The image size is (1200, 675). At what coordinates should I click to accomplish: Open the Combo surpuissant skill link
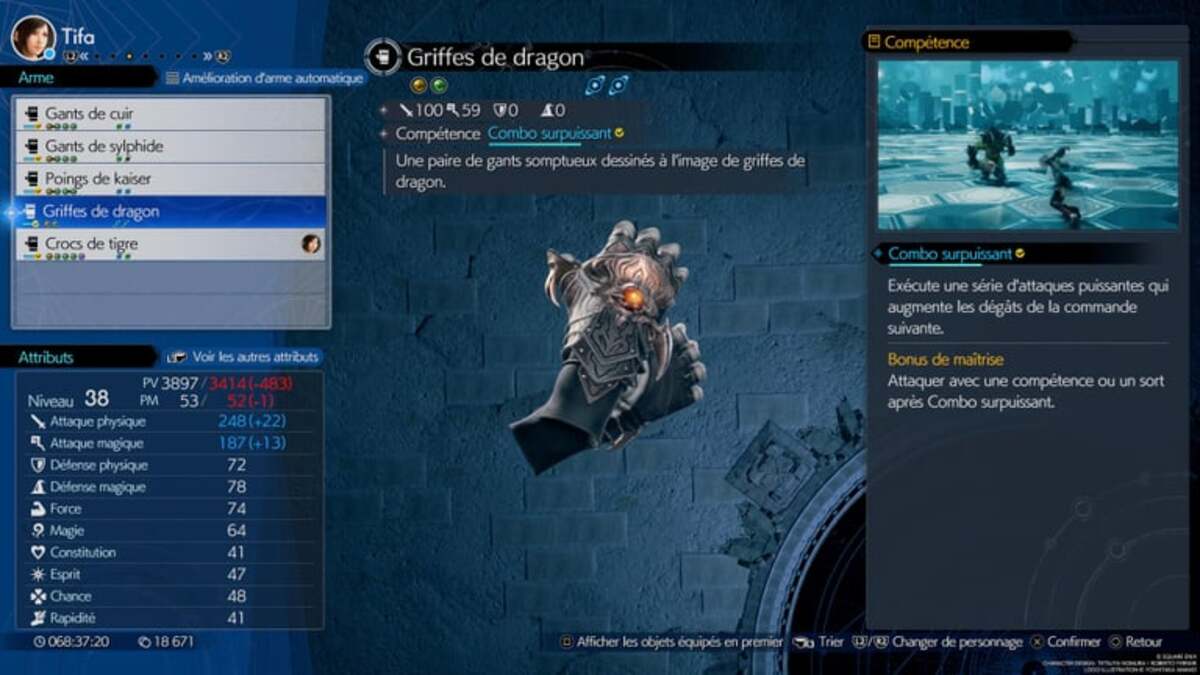[549, 133]
